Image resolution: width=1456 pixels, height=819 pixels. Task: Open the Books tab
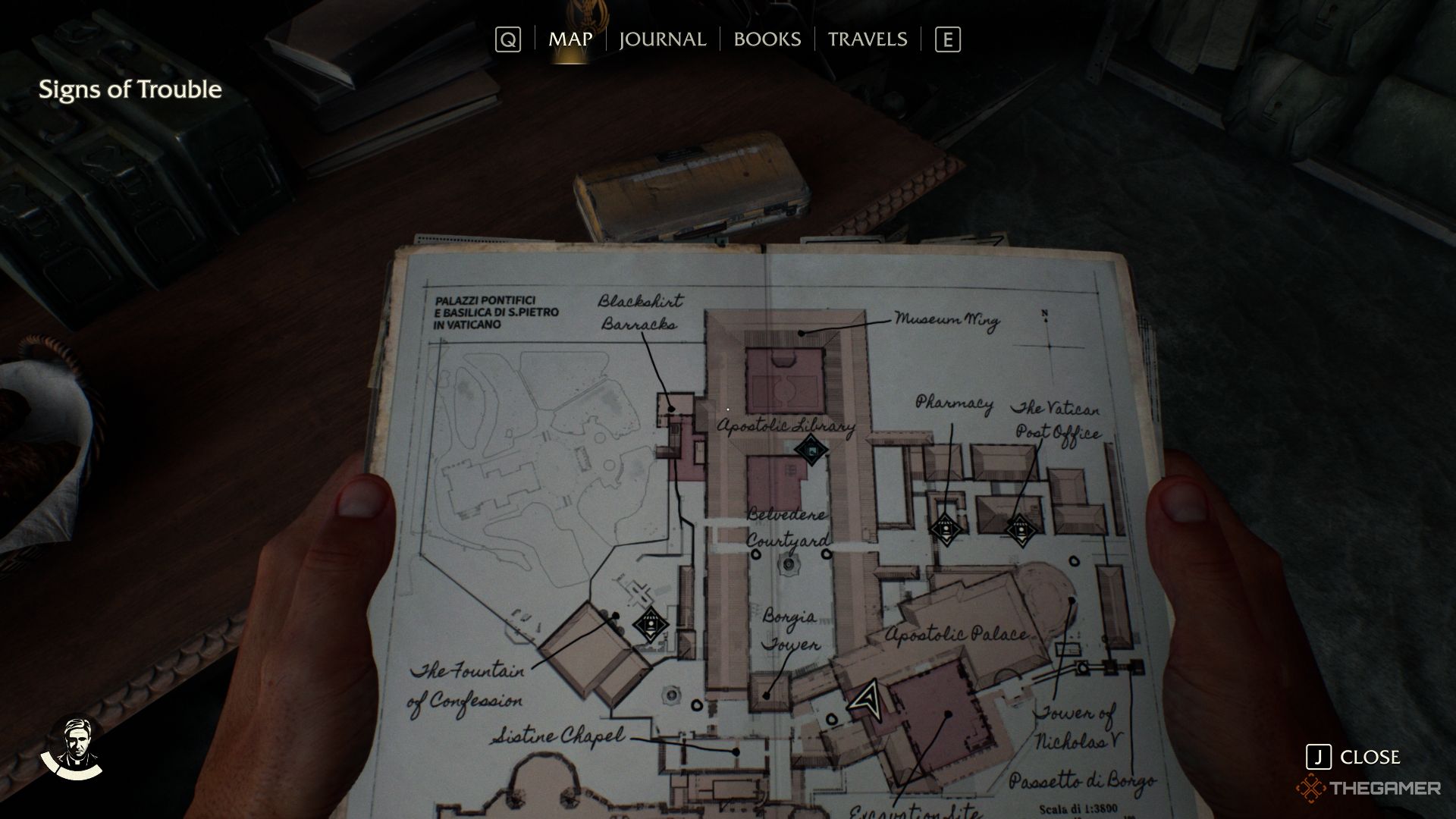tap(767, 39)
